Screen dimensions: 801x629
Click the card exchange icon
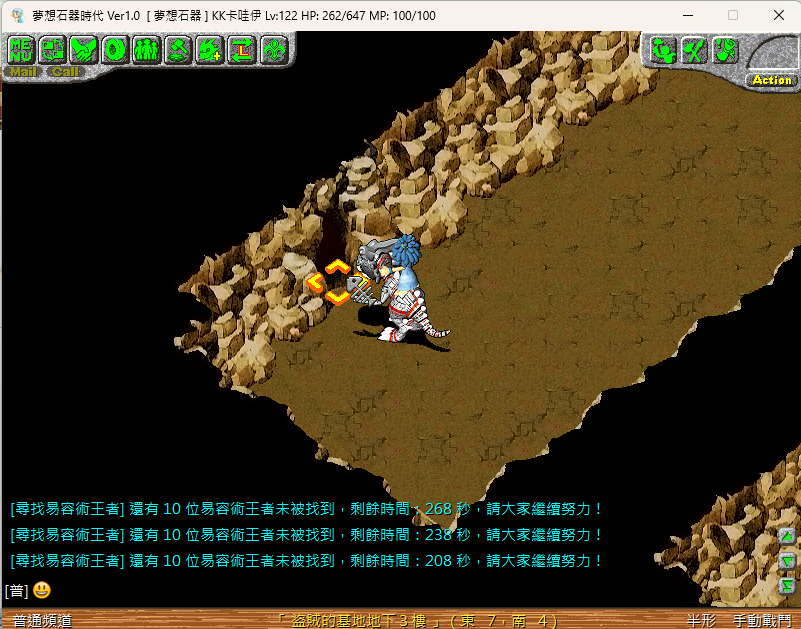click(52, 49)
